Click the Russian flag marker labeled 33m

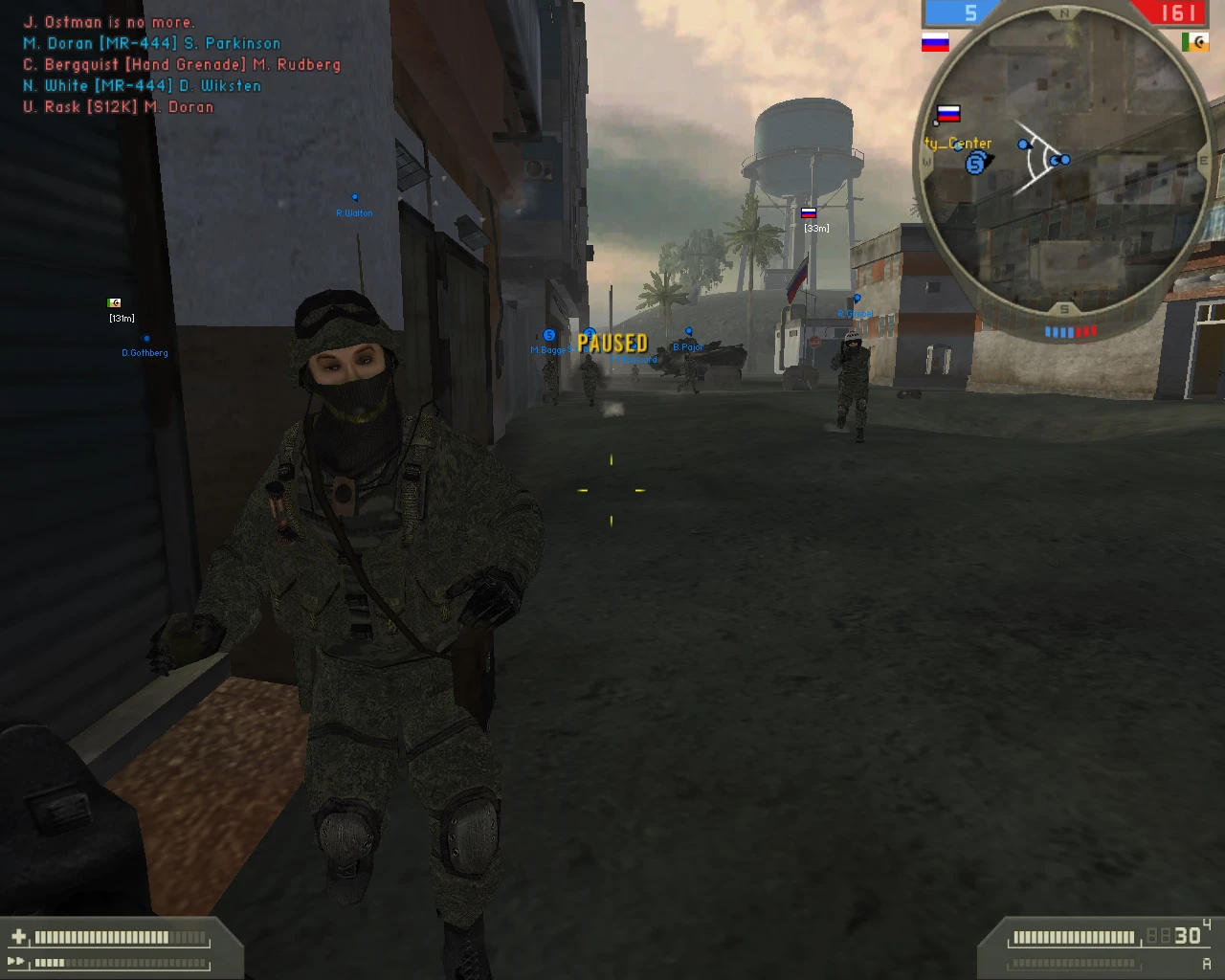(809, 214)
